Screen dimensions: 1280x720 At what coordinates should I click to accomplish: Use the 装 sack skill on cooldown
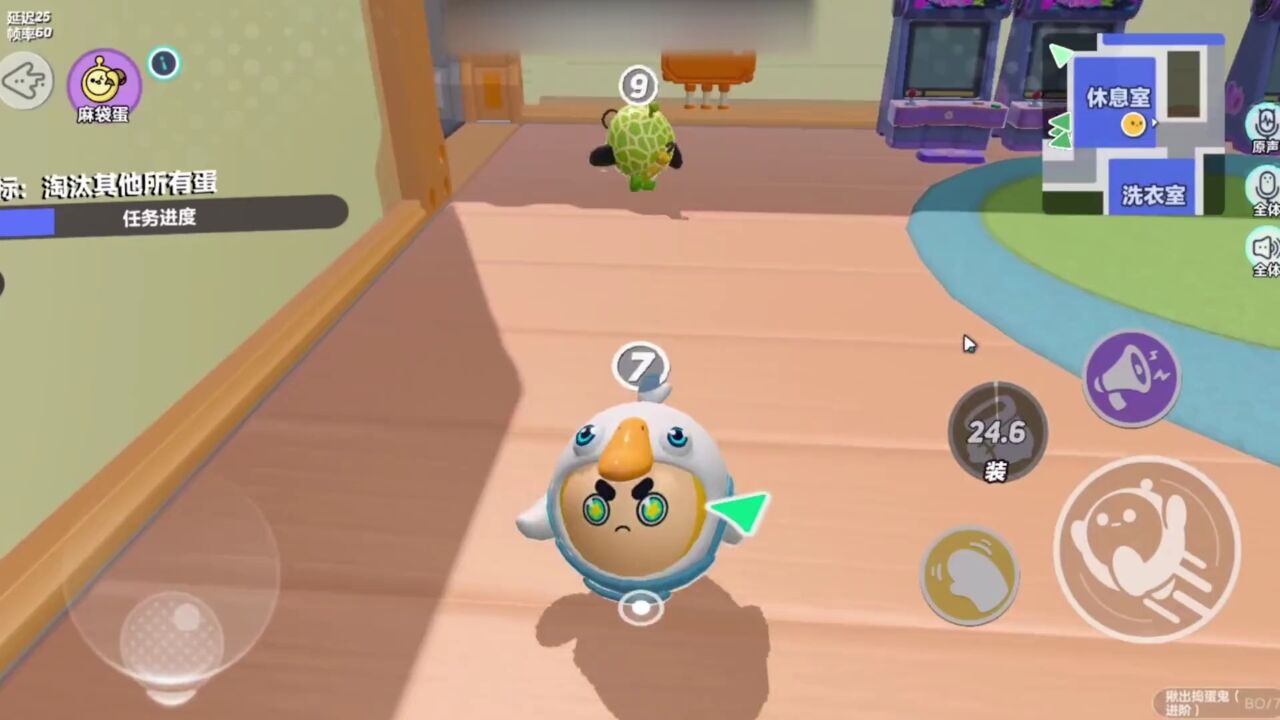point(996,433)
